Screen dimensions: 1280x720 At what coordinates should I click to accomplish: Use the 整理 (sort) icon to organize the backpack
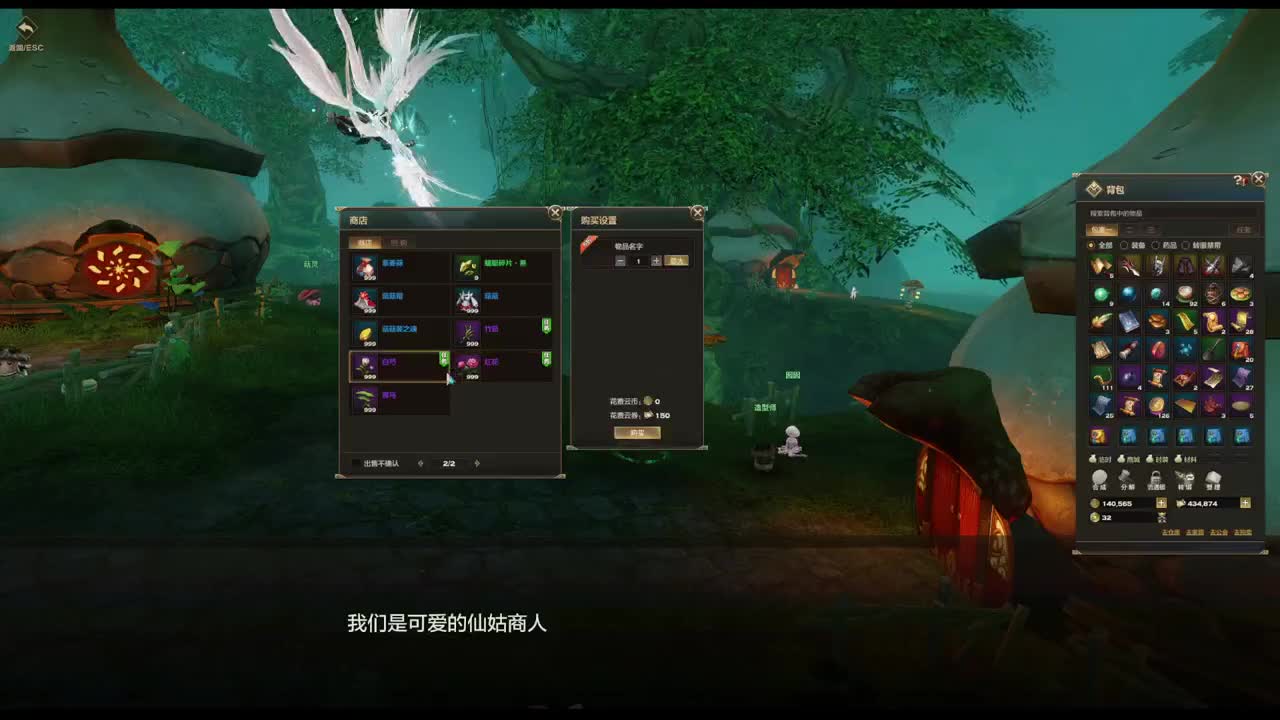click(1213, 478)
